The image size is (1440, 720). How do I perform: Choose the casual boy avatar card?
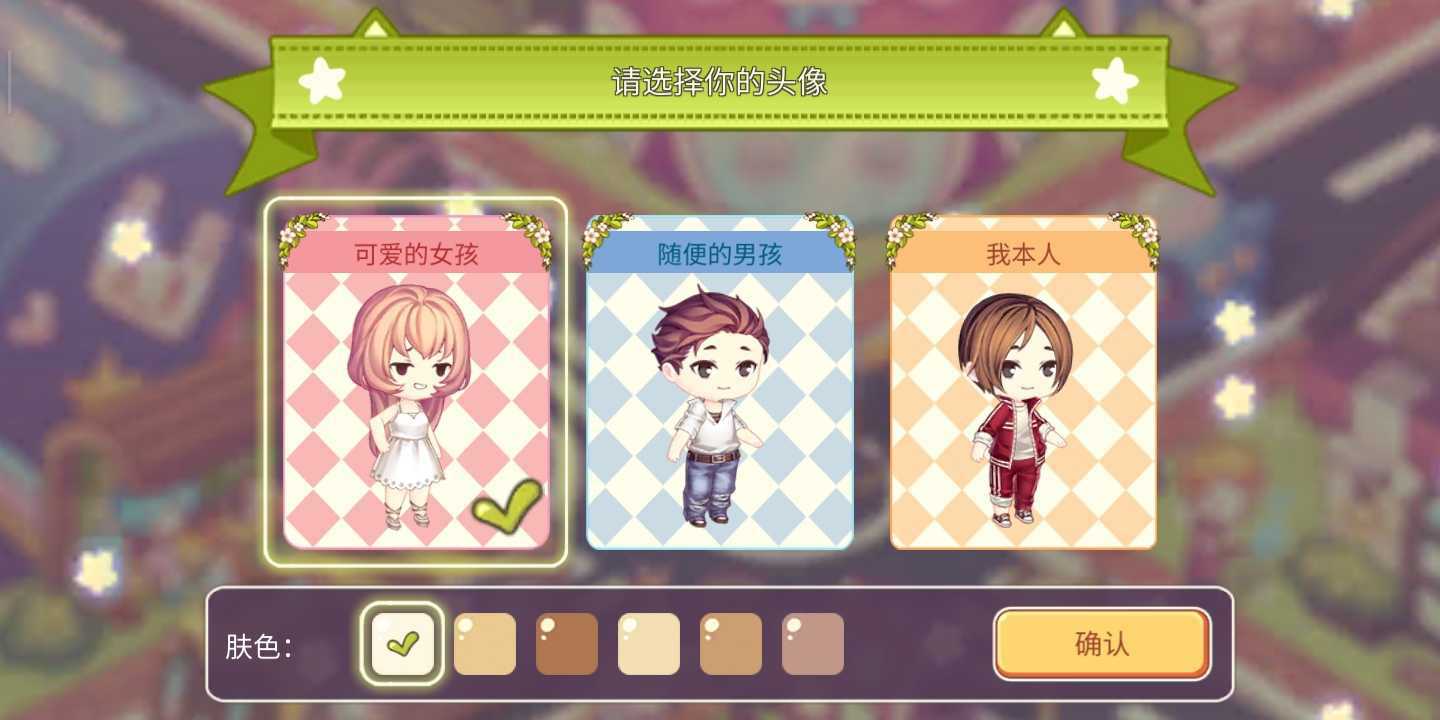pos(719,382)
